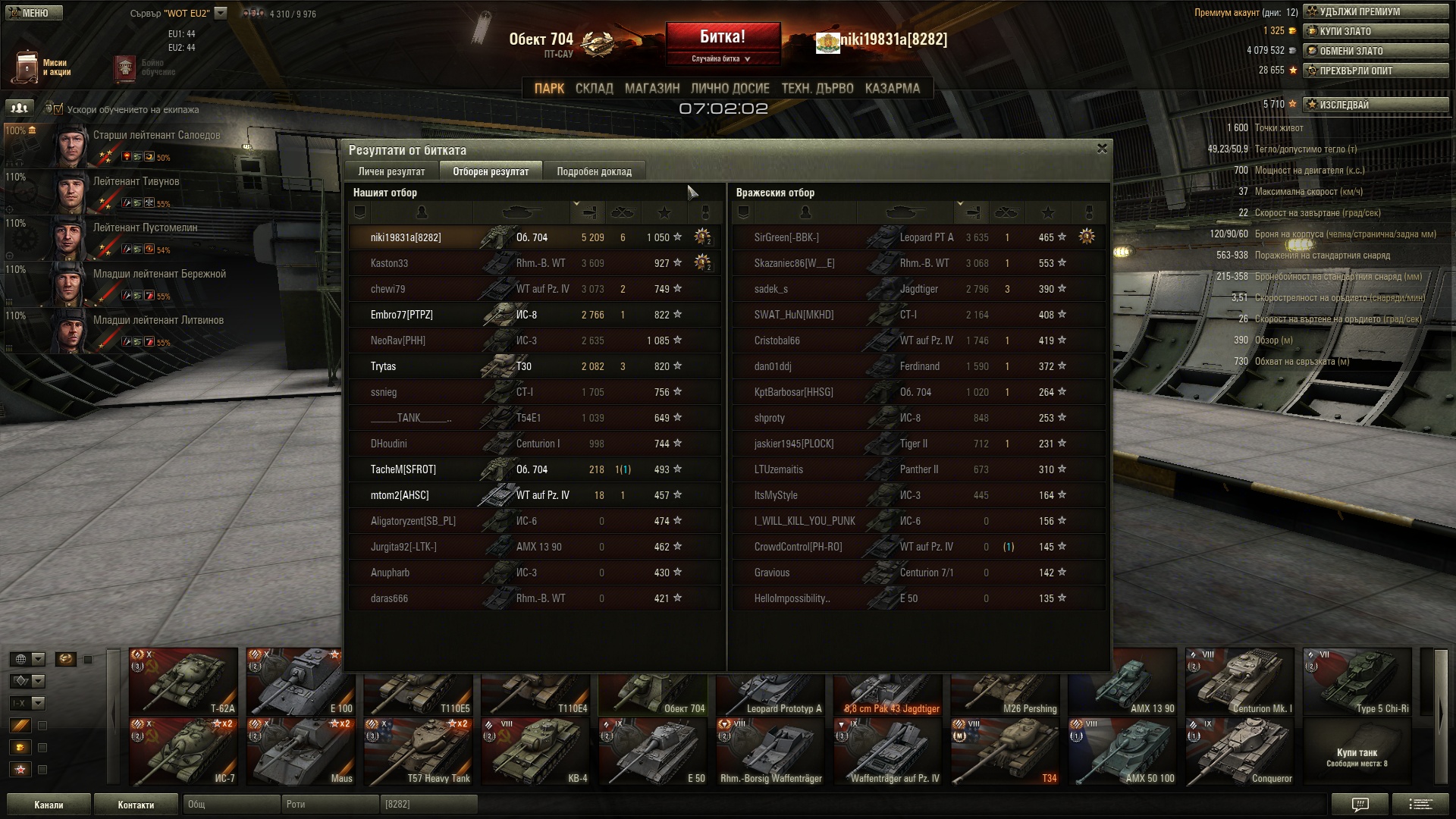This screenshot has height=819, width=1456.
Task: Open the КАЗАРМА barracks
Action: [892, 89]
